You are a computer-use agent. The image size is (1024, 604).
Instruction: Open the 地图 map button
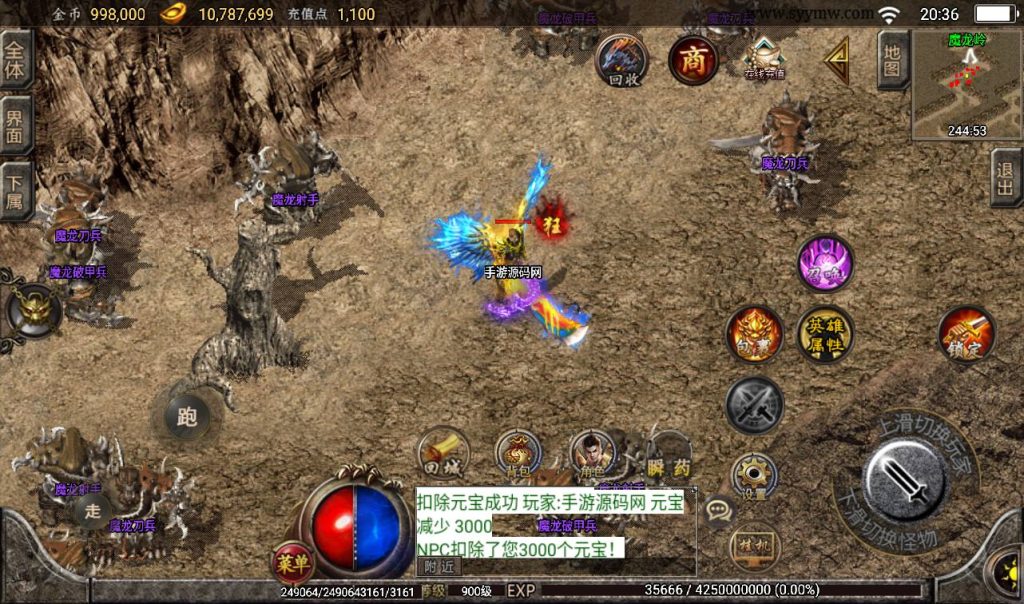893,60
